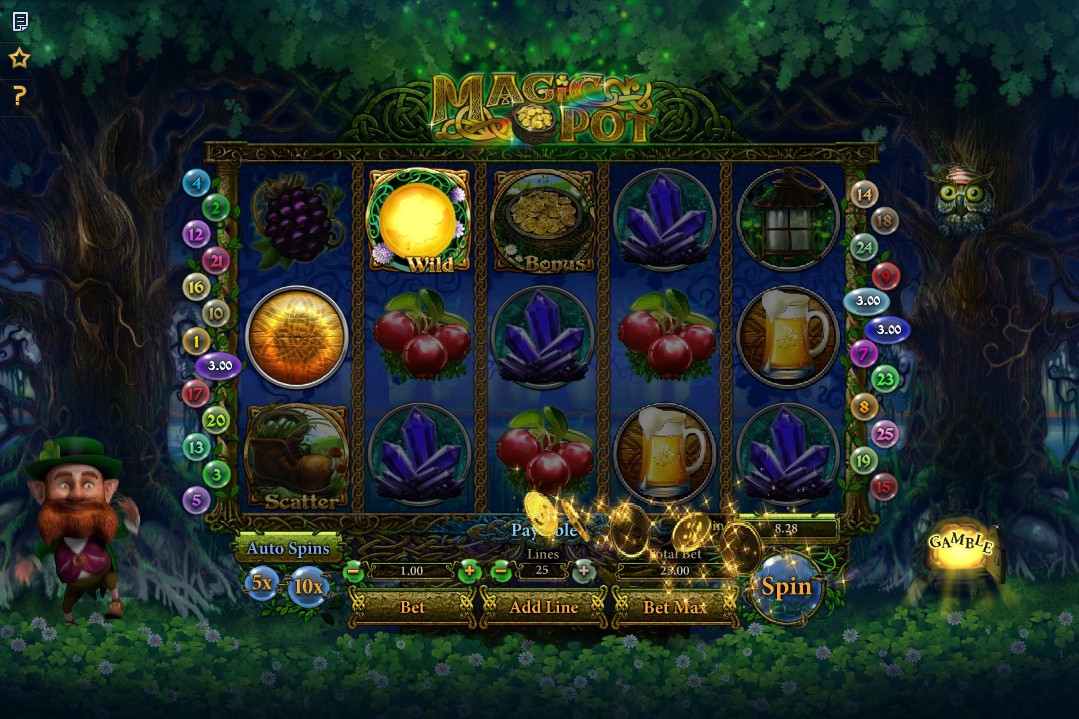Select payline bubble number 15
Viewport: 1079px width, 719px height.
884,487
